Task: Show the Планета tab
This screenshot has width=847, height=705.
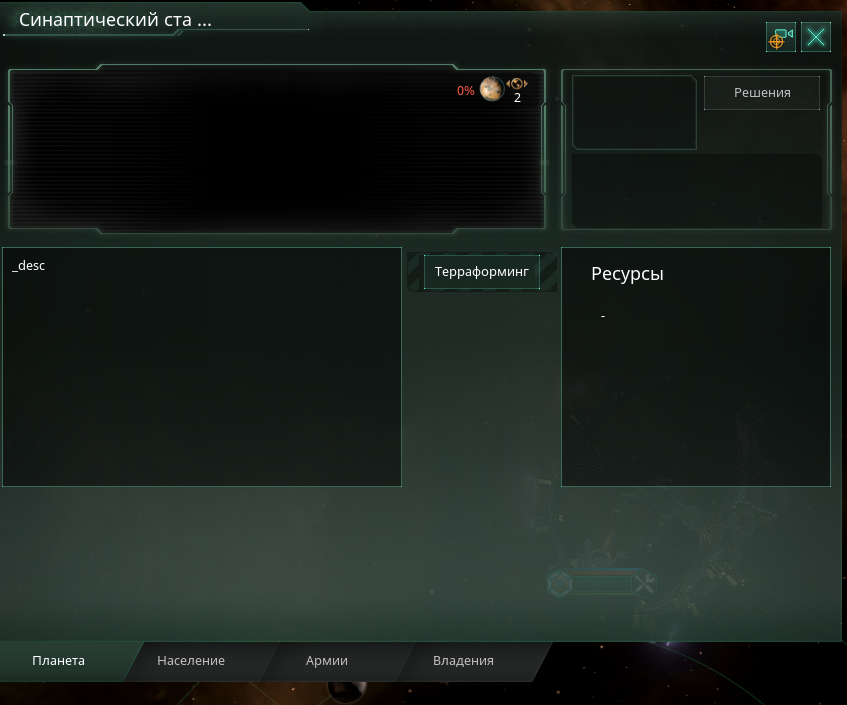Action: point(58,661)
